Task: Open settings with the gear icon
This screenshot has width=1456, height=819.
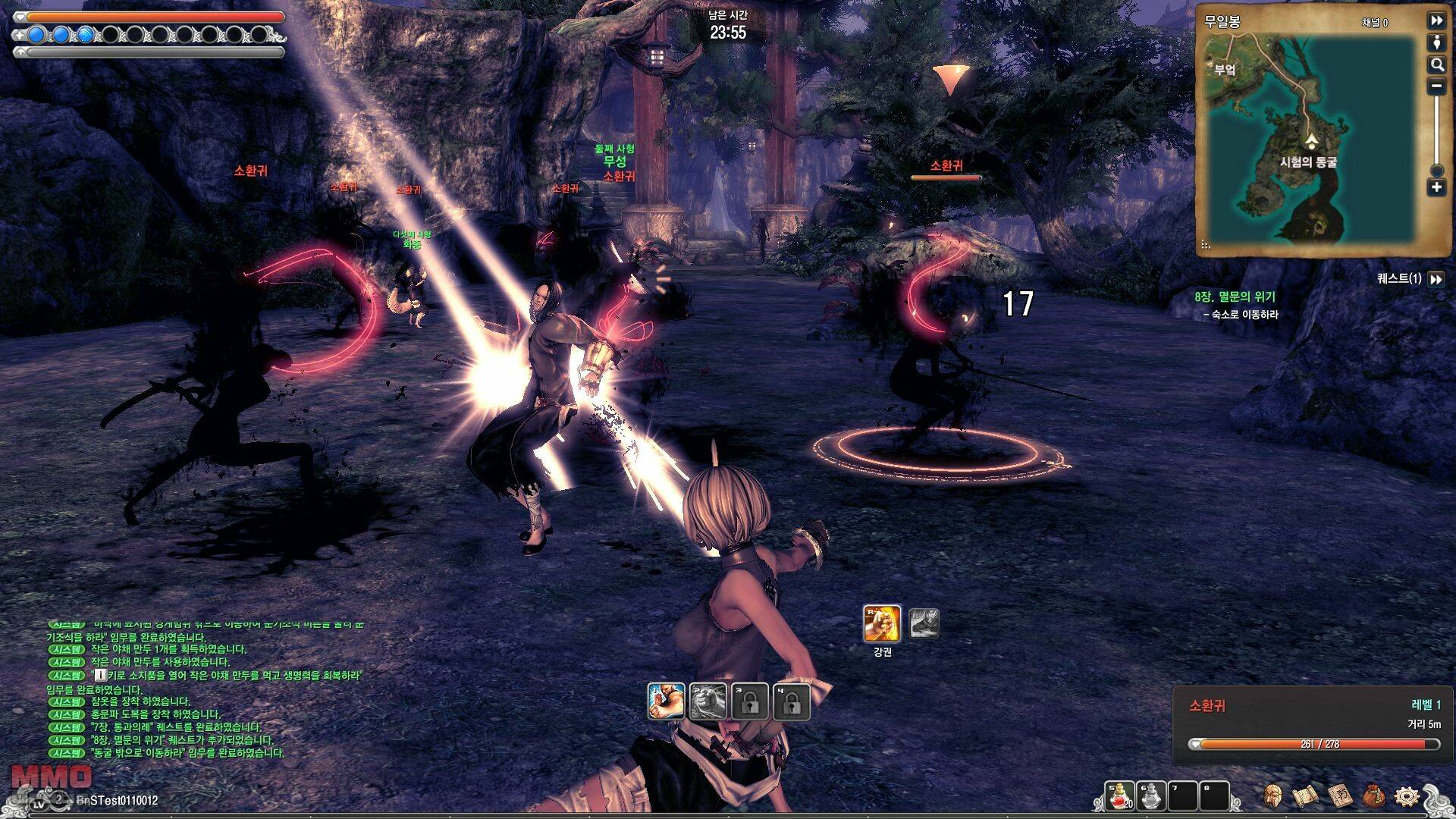Action: point(1407,796)
